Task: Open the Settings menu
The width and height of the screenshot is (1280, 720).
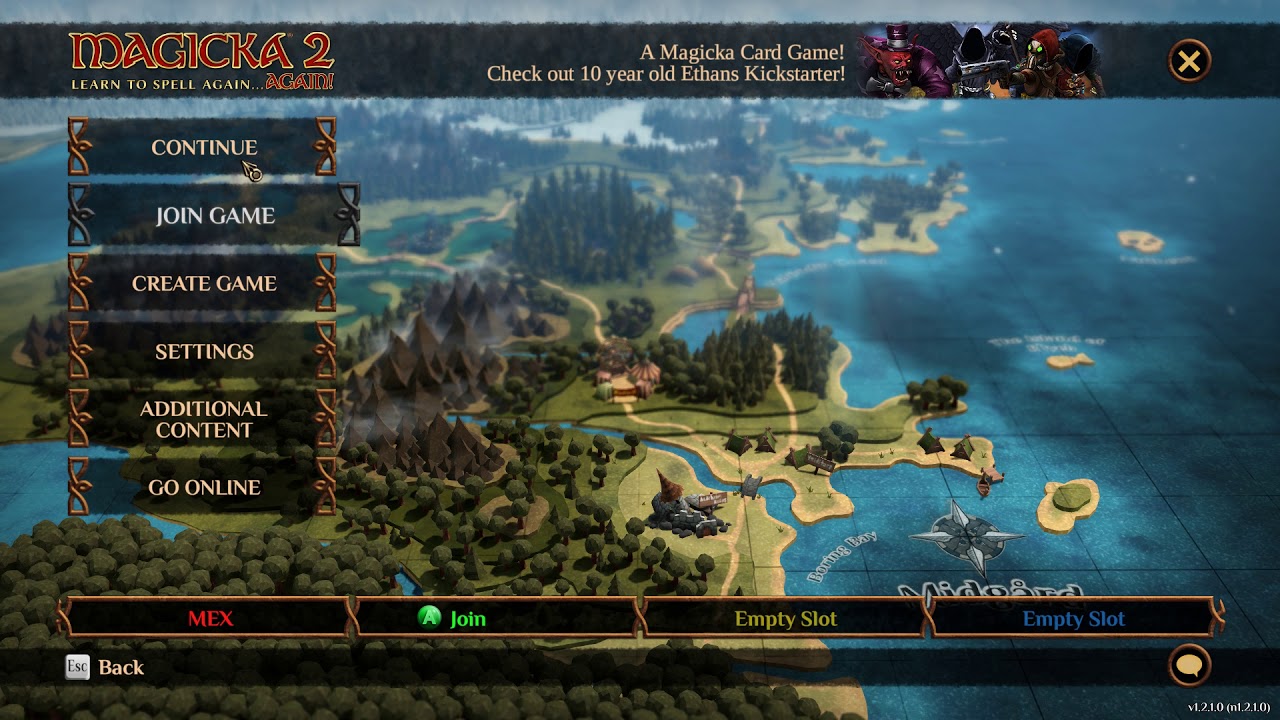Action: click(203, 351)
